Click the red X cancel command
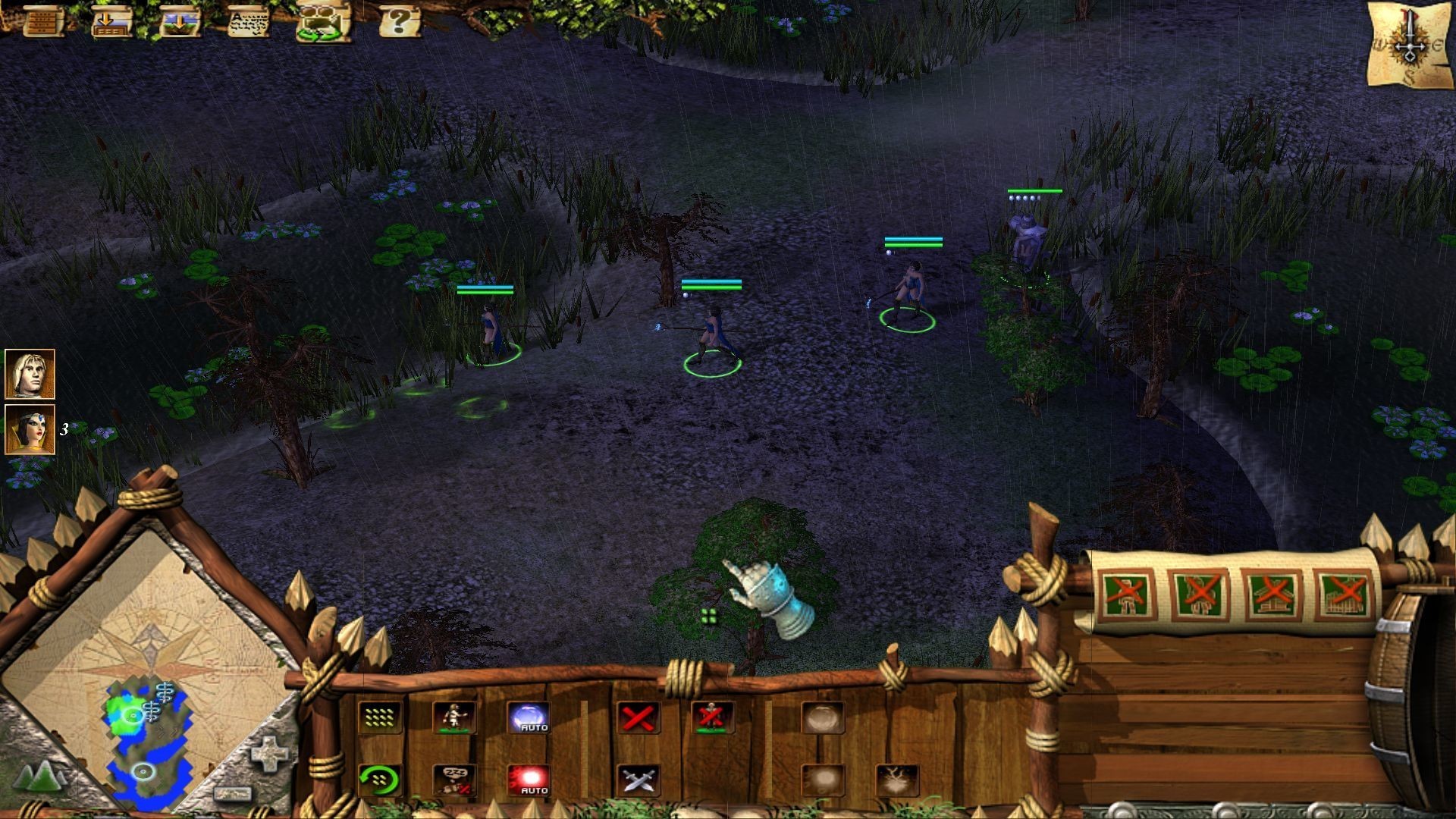1456x819 pixels. point(638,717)
